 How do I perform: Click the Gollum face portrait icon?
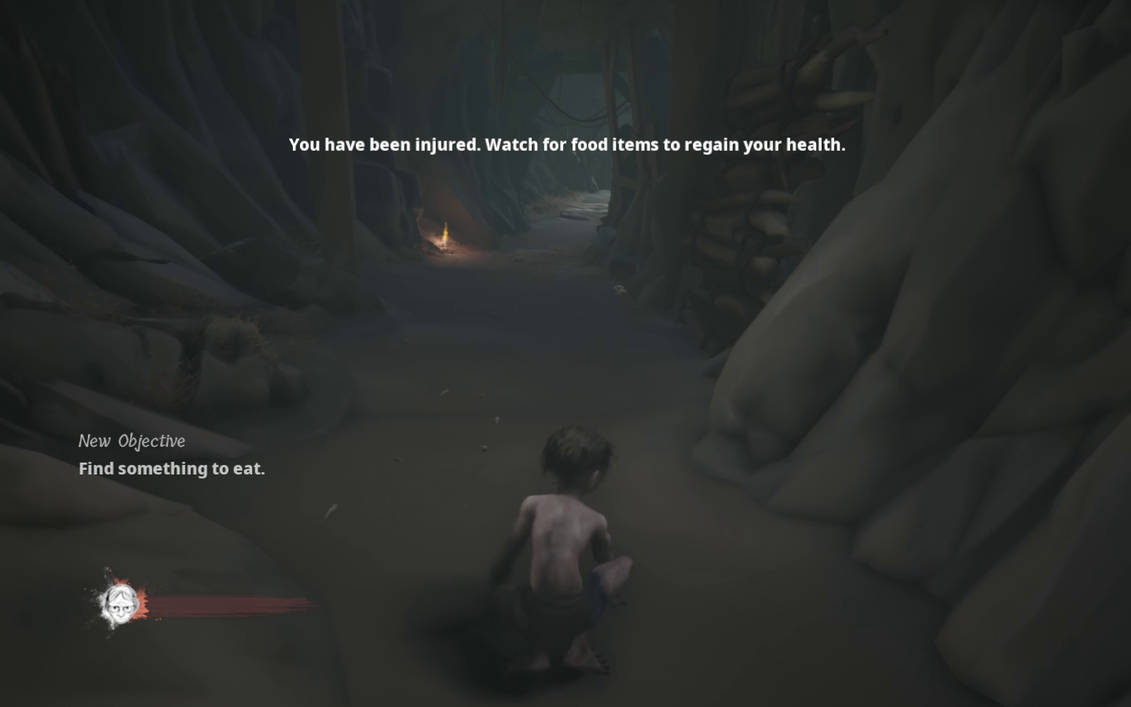click(120, 602)
